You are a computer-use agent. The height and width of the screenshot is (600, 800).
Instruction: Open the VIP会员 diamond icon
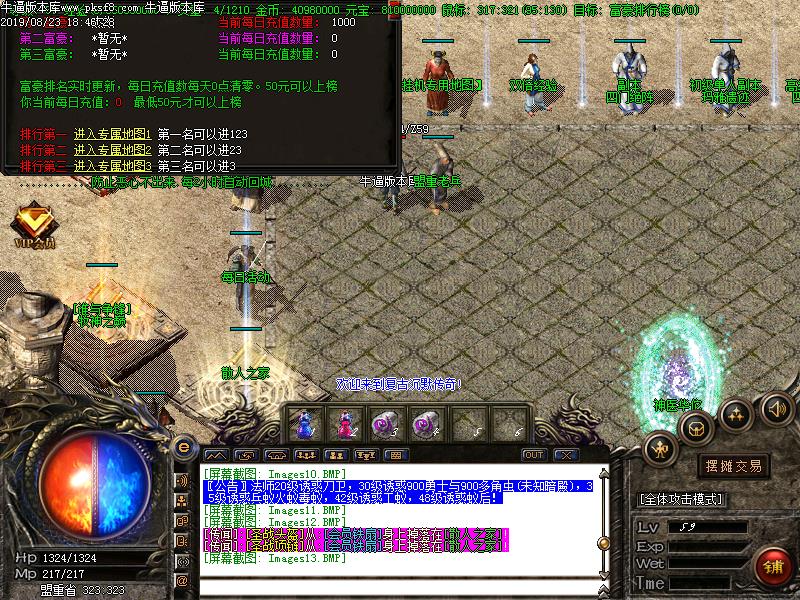[x=34, y=222]
